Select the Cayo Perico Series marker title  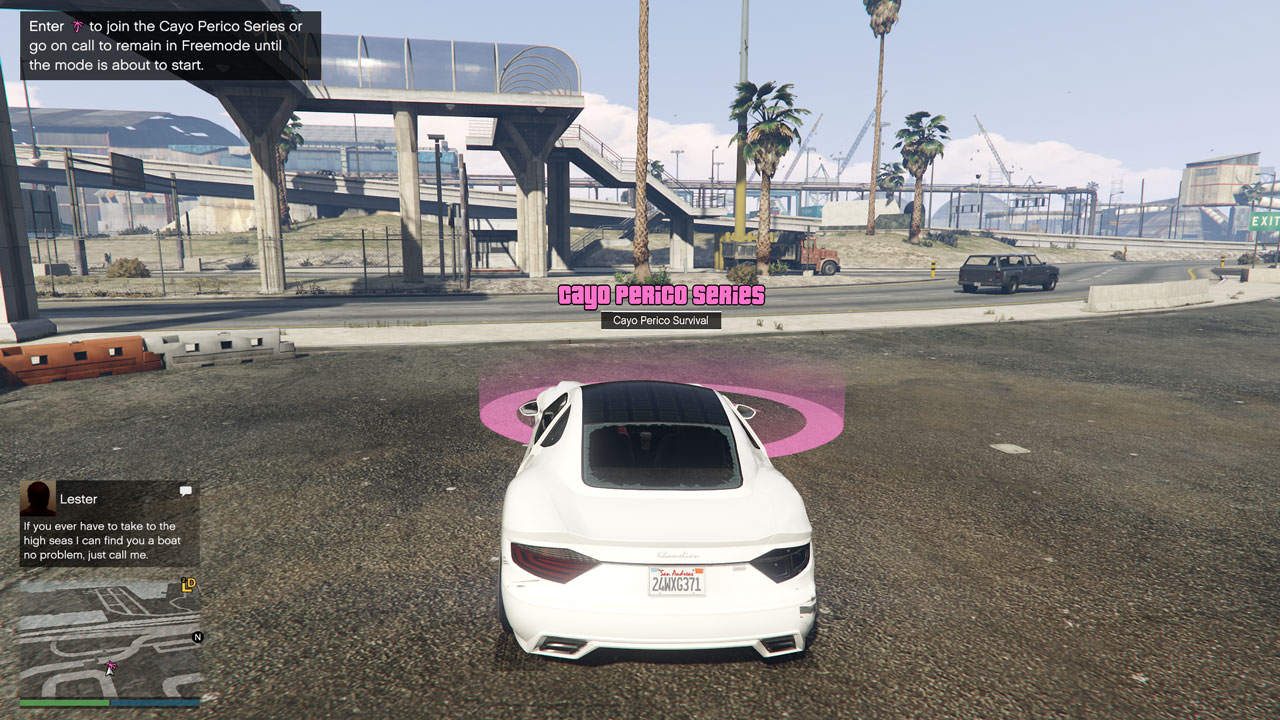pyautogui.click(x=661, y=295)
